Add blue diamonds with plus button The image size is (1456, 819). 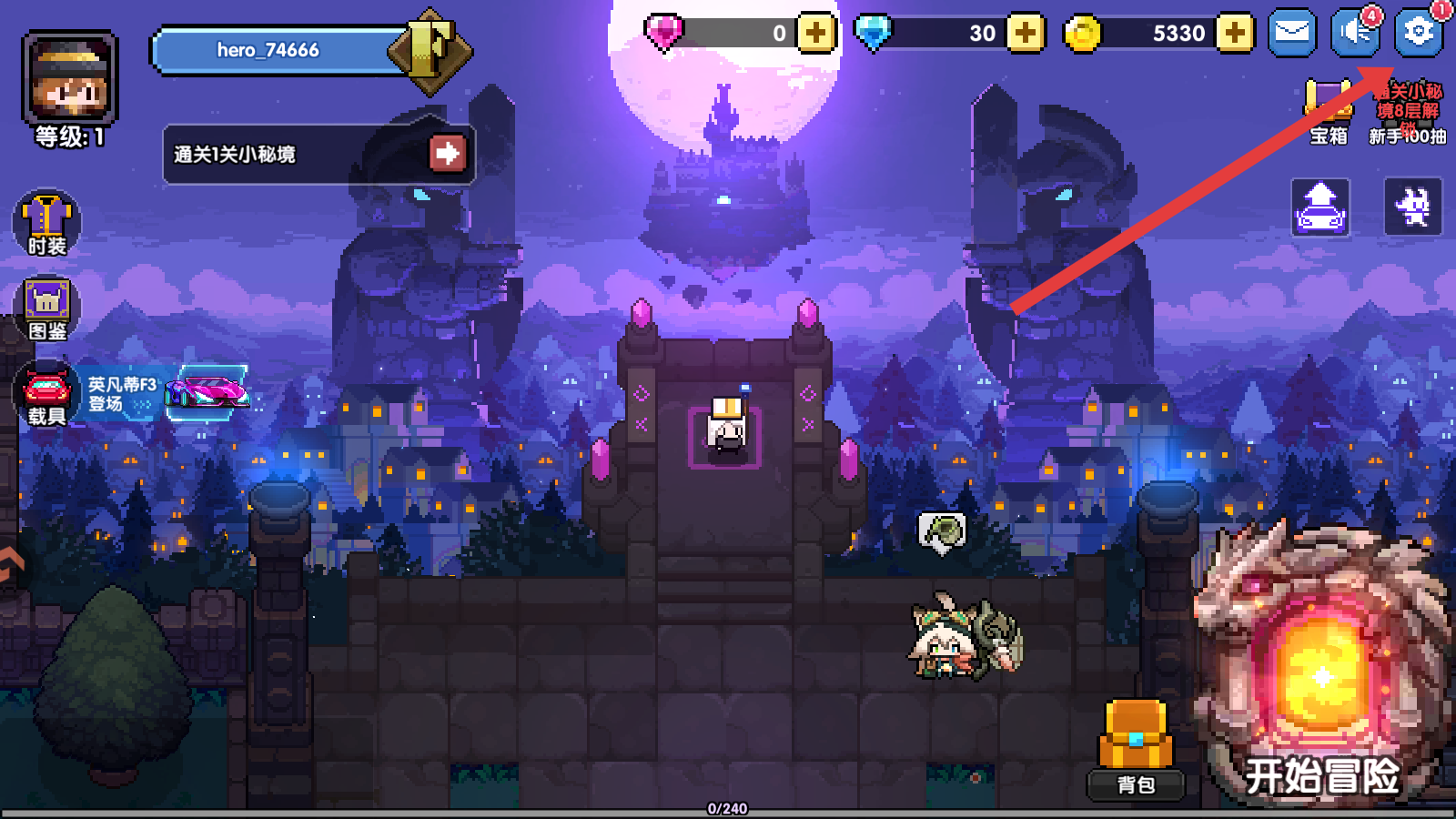(1026, 34)
